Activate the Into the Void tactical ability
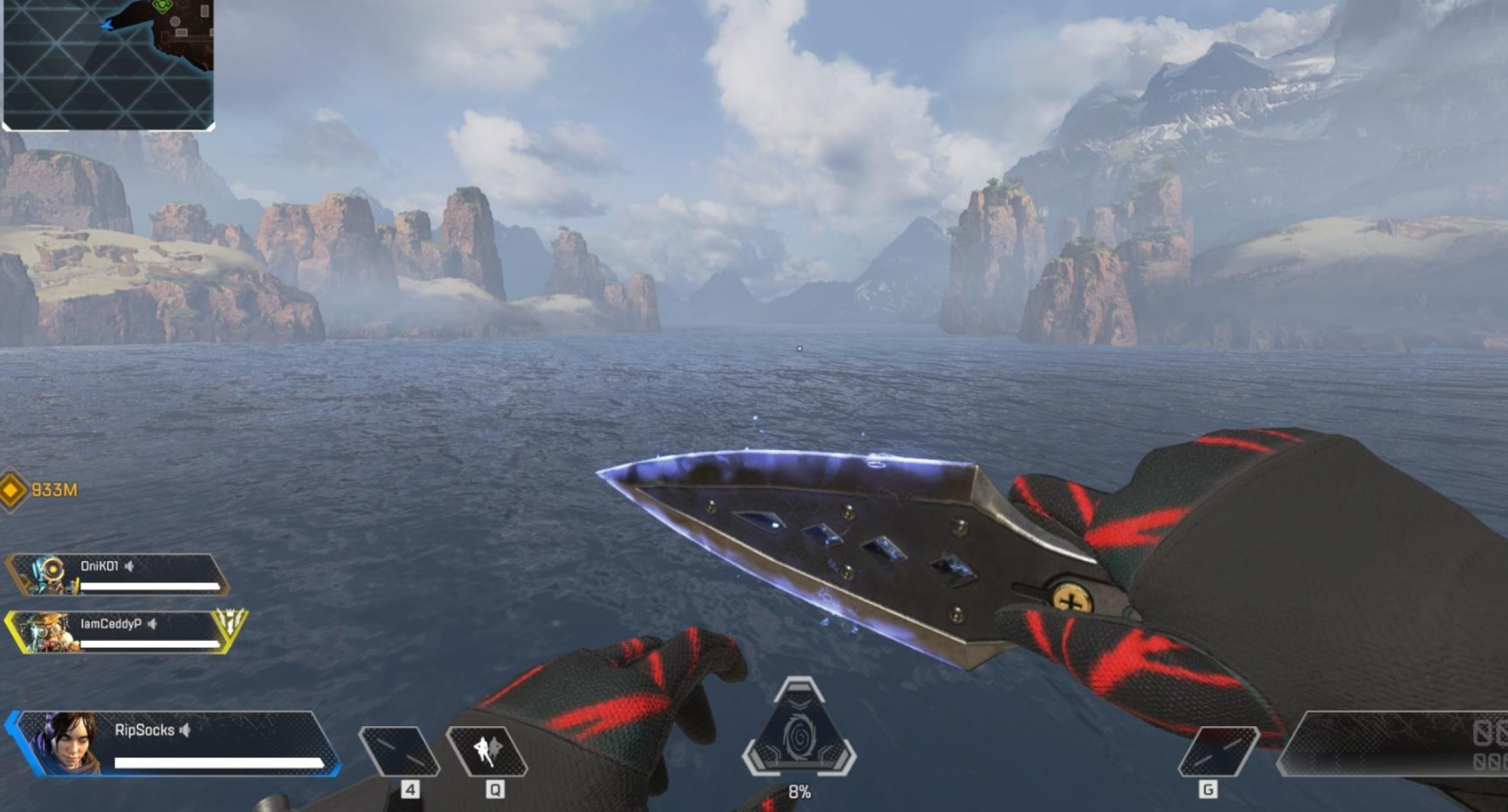Viewport: 1508px width, 812px height. click(x=487, y=751)
